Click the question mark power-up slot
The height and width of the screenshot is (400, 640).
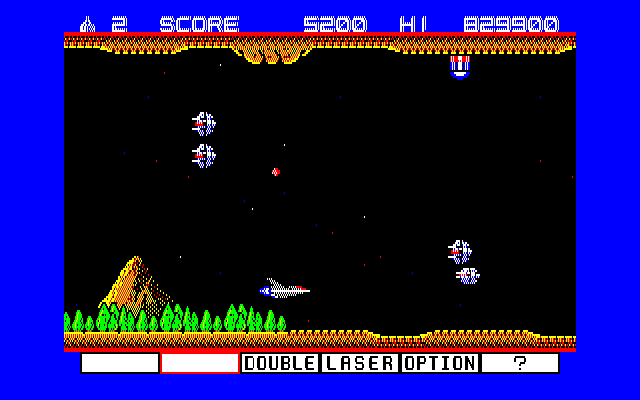[520, 363]
